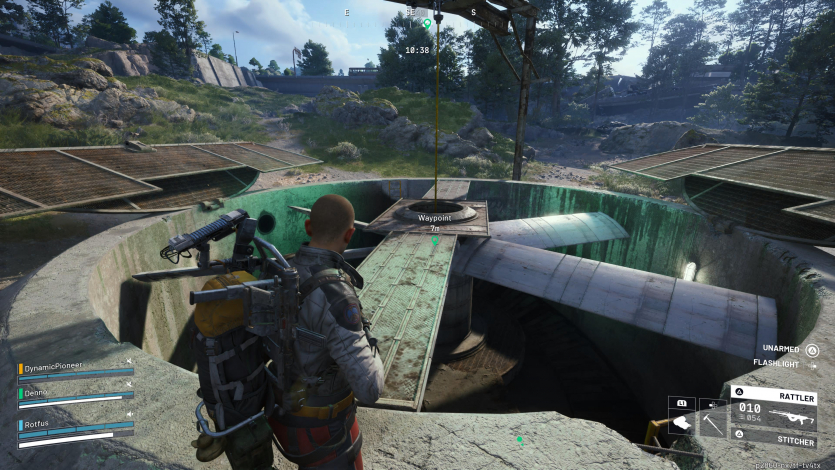Select the throwable item slot beside the pickaxe
This screenshot has width=835, height=470.
click(682, 424)
